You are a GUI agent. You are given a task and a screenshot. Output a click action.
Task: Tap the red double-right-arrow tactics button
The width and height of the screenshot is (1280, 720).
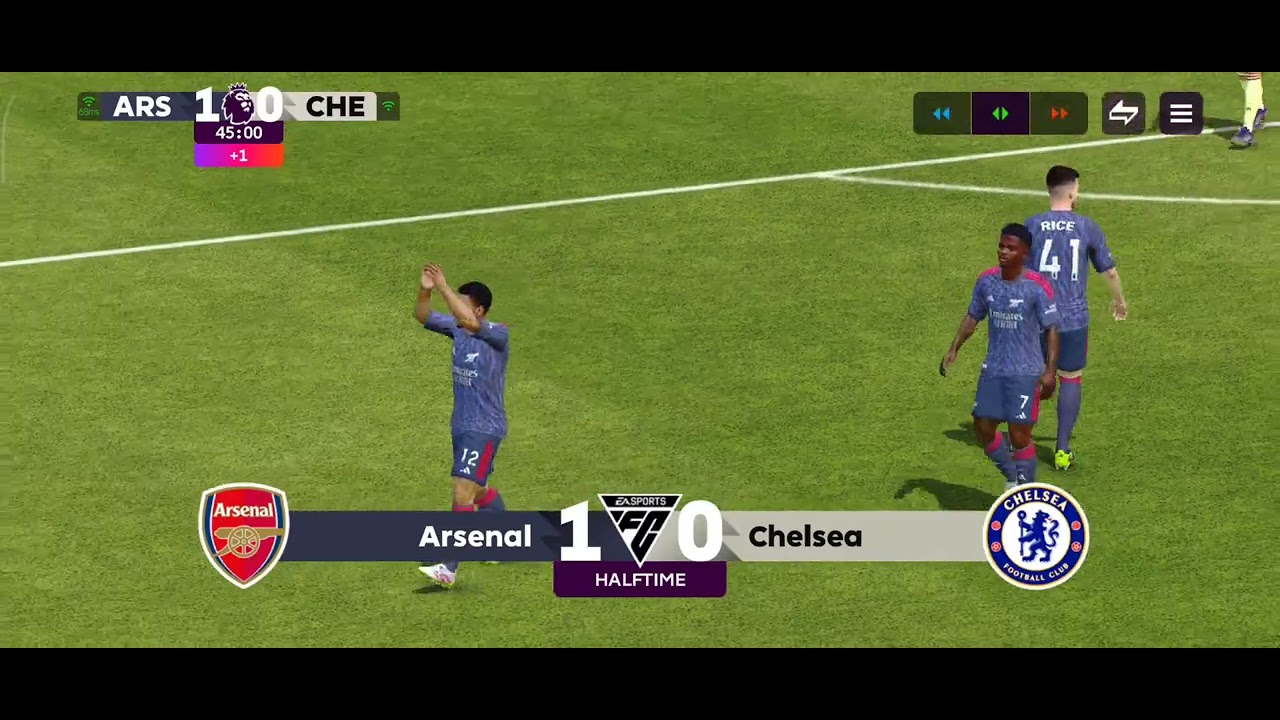pos(1058,114)
